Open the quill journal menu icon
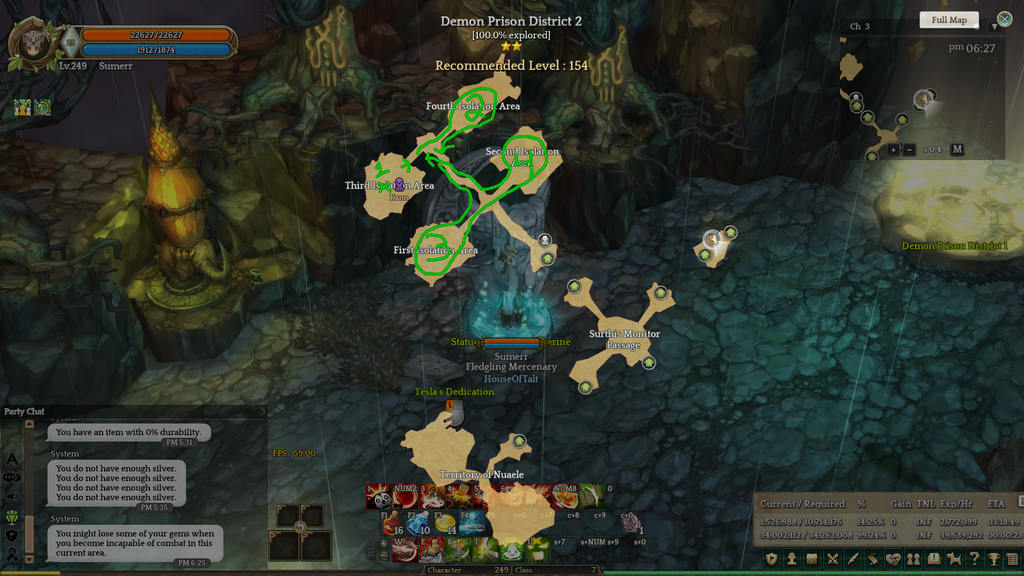 (x=853, y=559)
